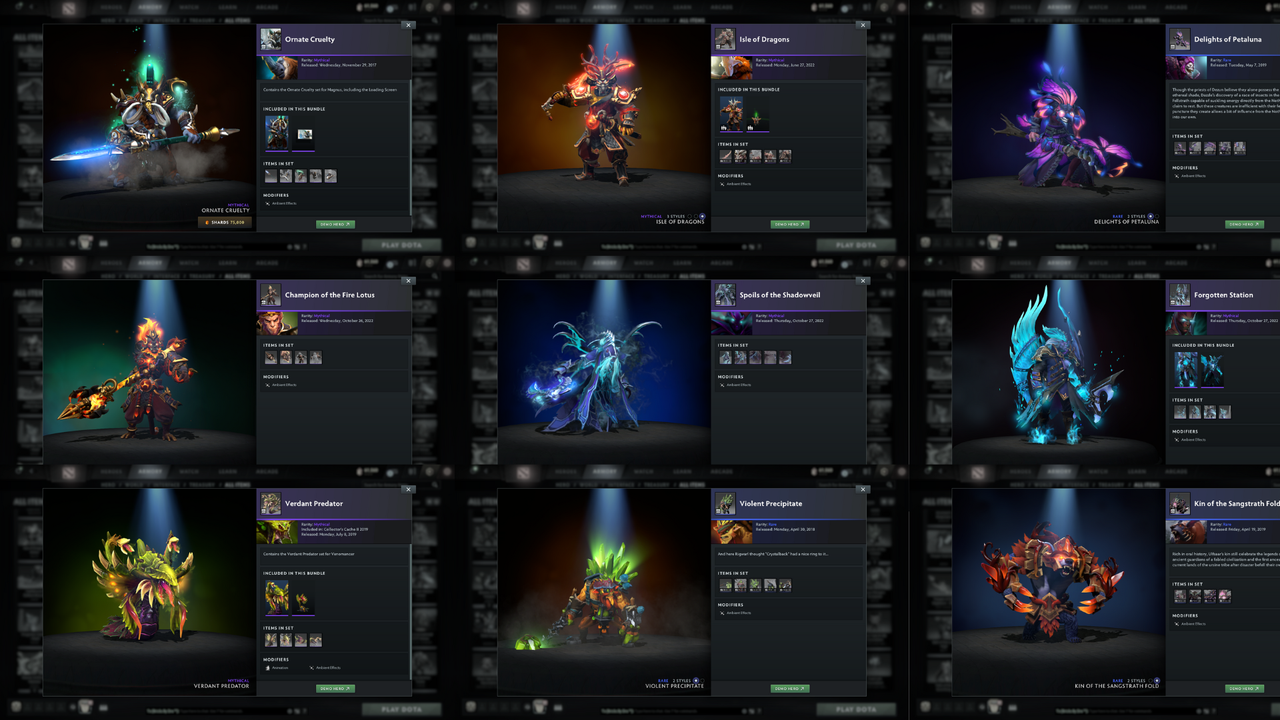Click an item icon under Forgotten Station items in set

(x=1180, y=411)
